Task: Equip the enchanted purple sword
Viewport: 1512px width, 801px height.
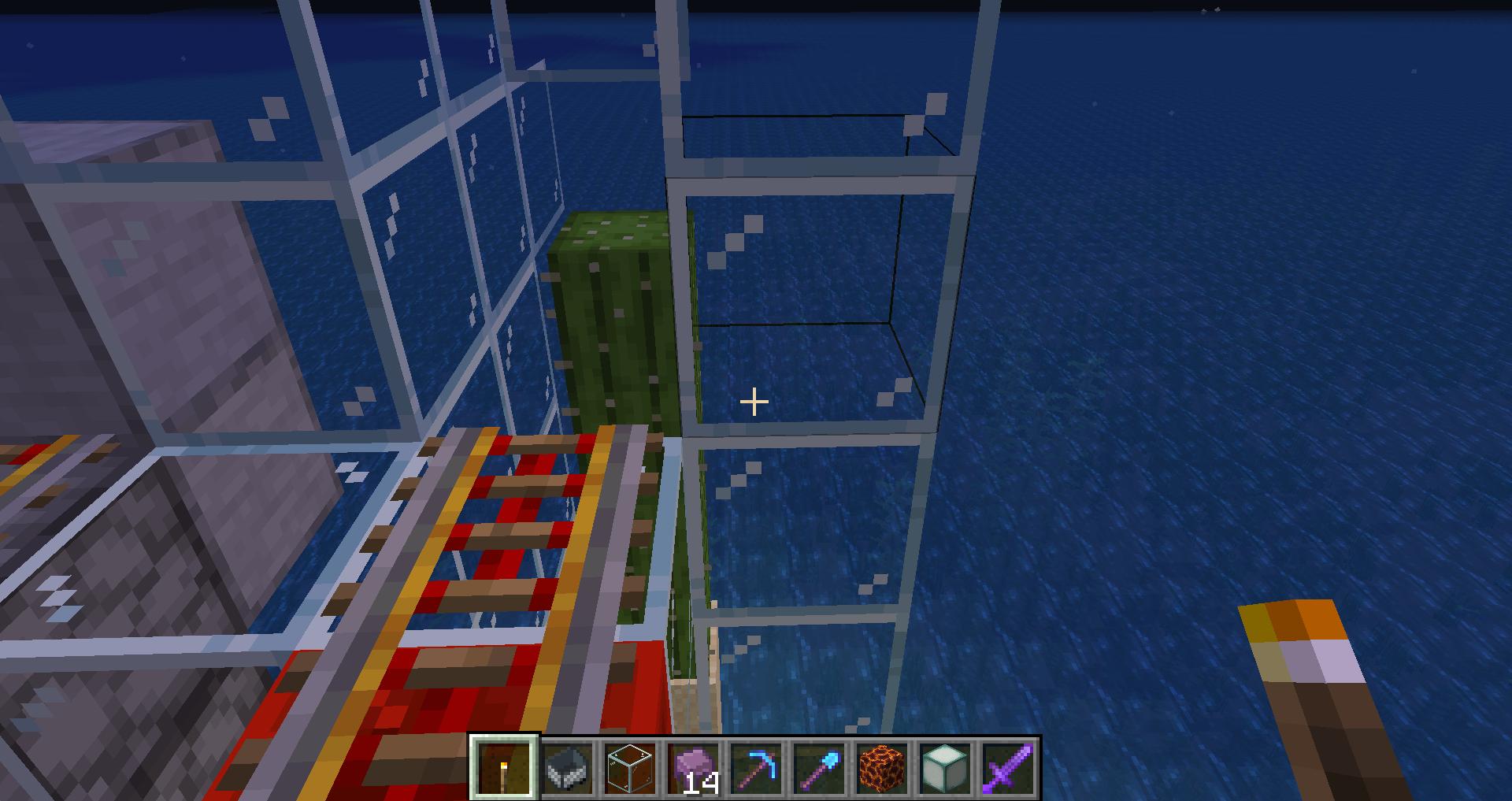Action: [1009, 768]
